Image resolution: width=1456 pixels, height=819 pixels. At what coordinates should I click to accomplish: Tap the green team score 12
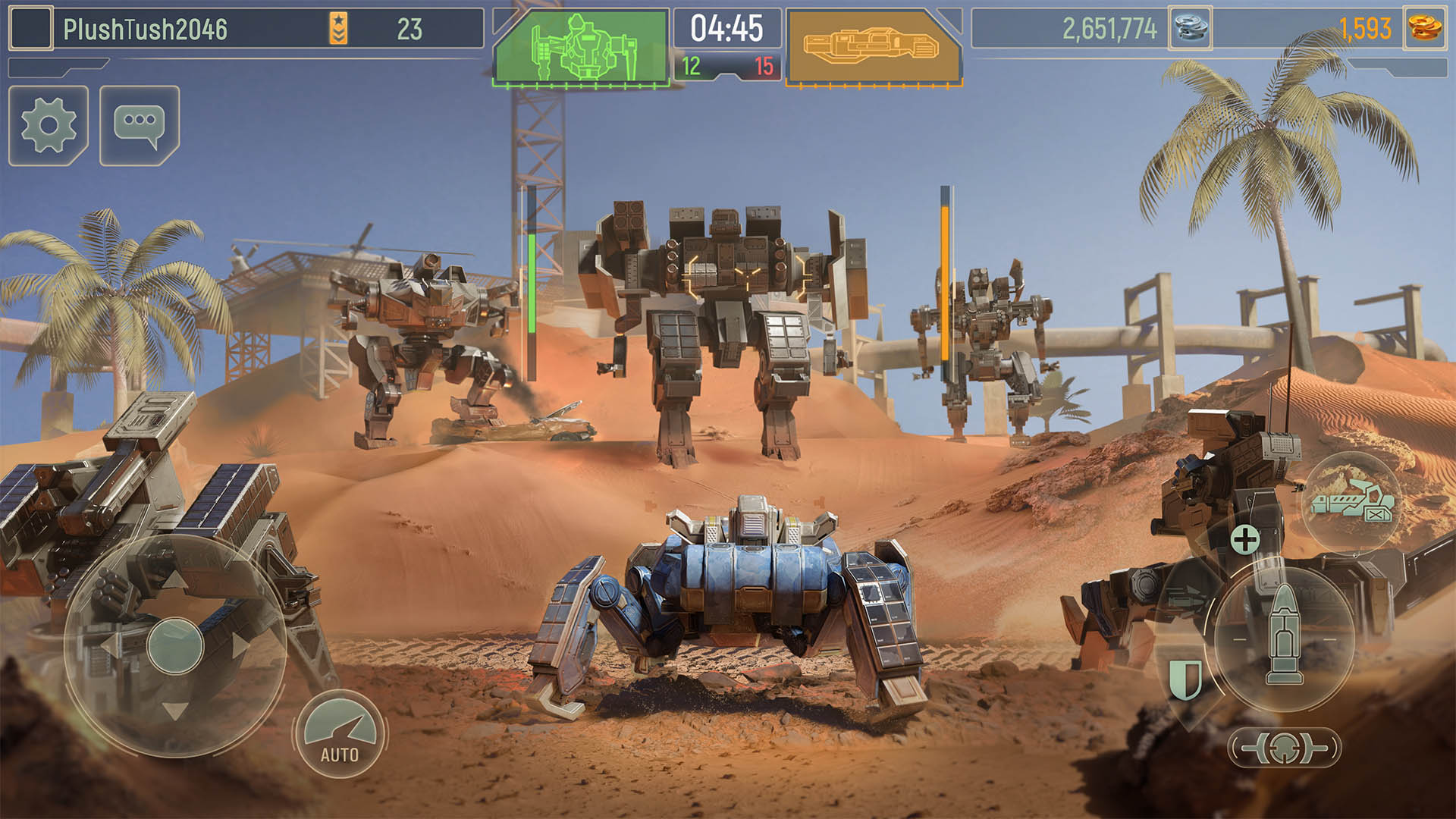point(691,66)
